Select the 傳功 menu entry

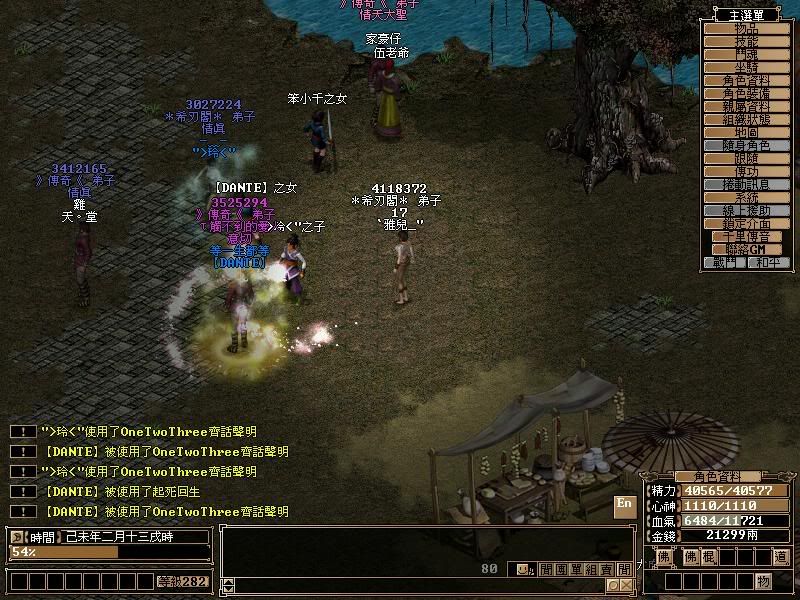[747, 171]
